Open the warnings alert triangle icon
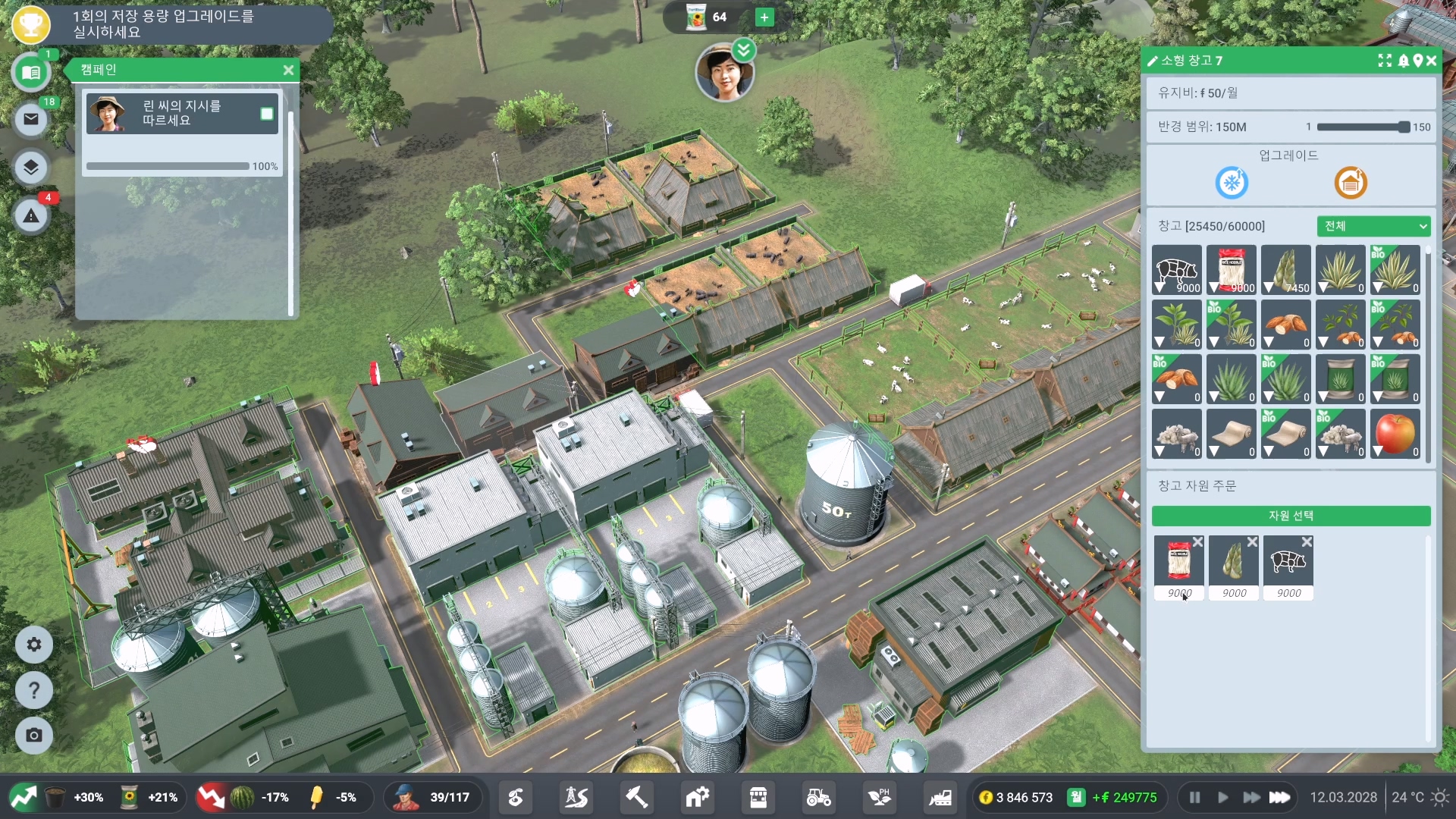Image resolution: width=1456 pixels, height=819 pixels. coord(31,216)
